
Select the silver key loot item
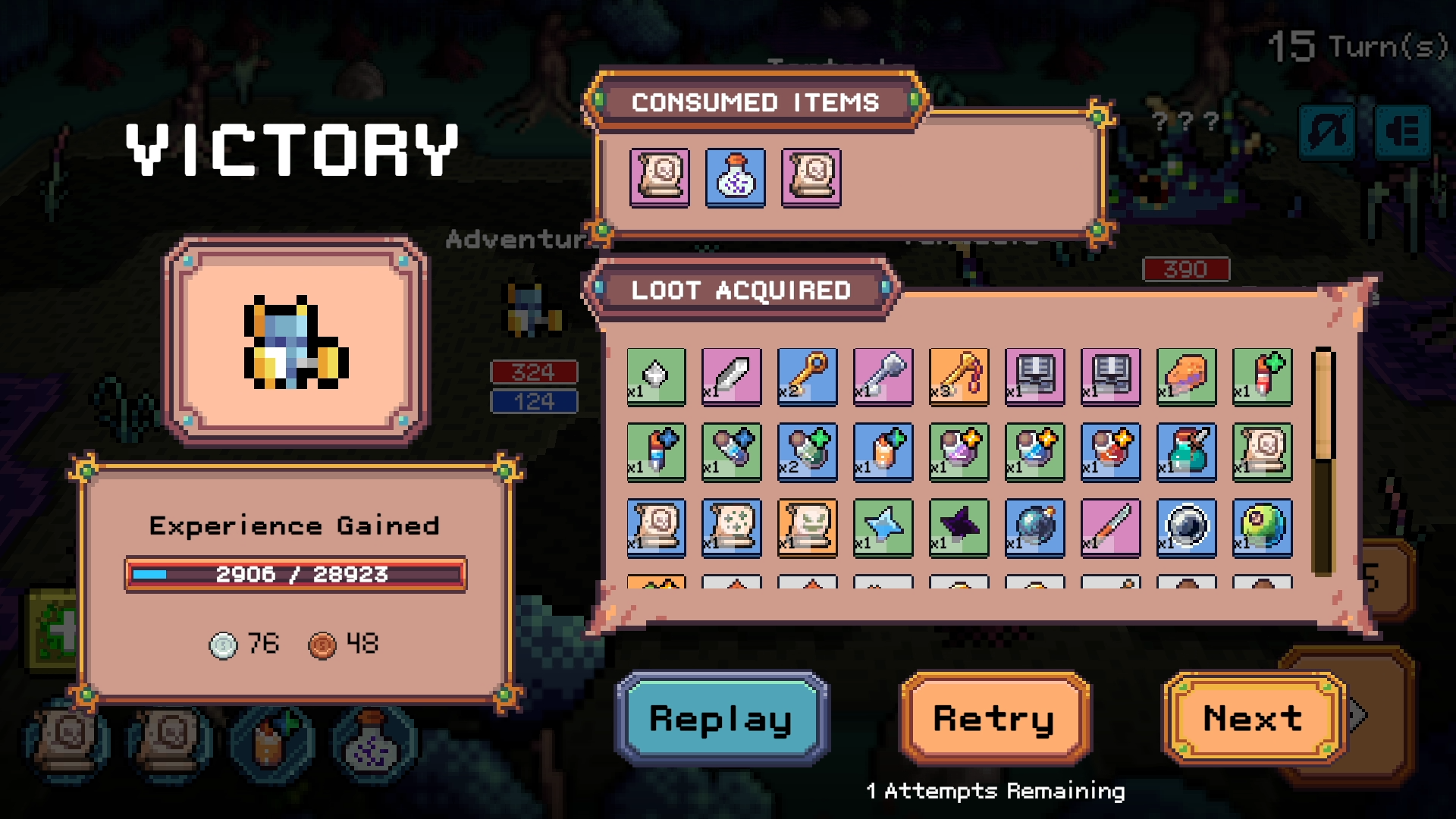coord(883,376)
